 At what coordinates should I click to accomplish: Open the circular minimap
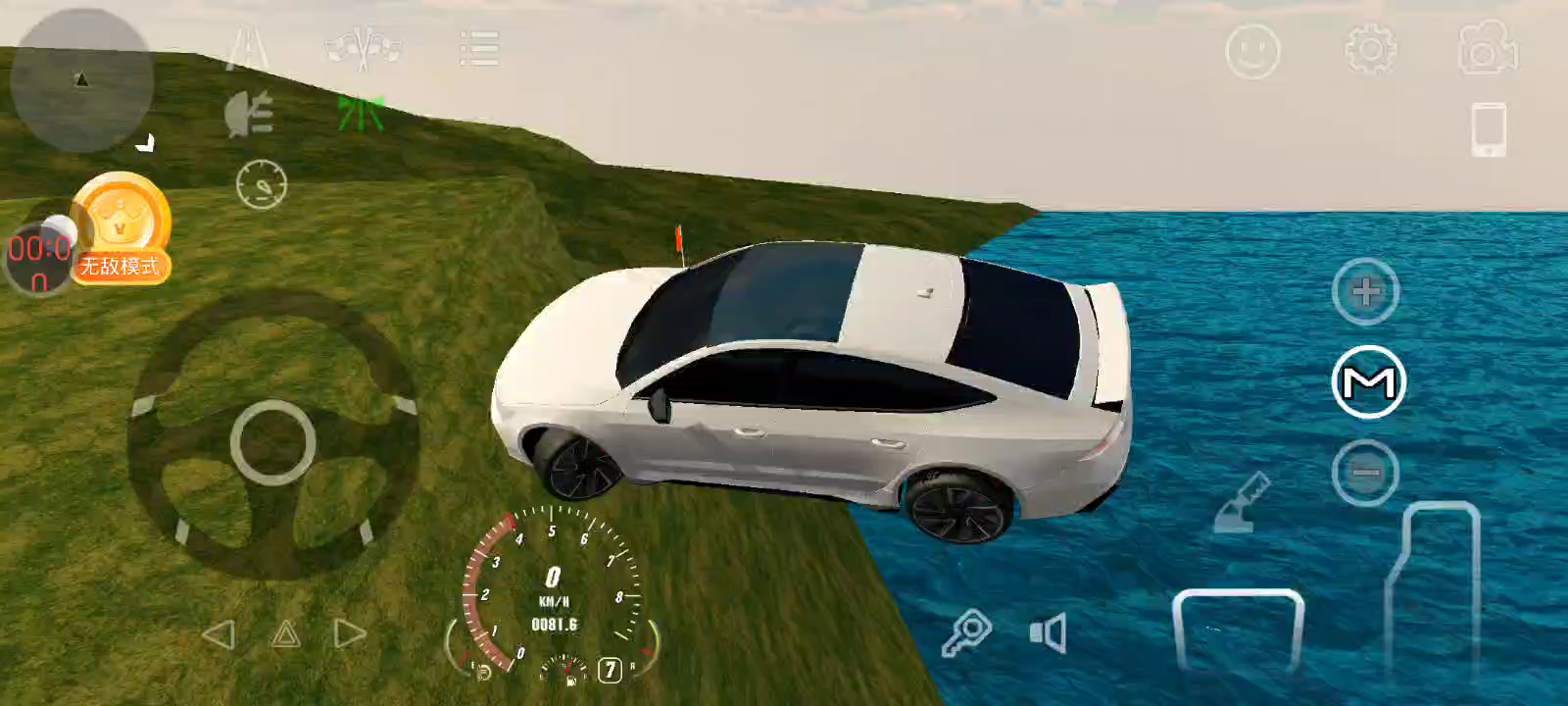point(81,80)
